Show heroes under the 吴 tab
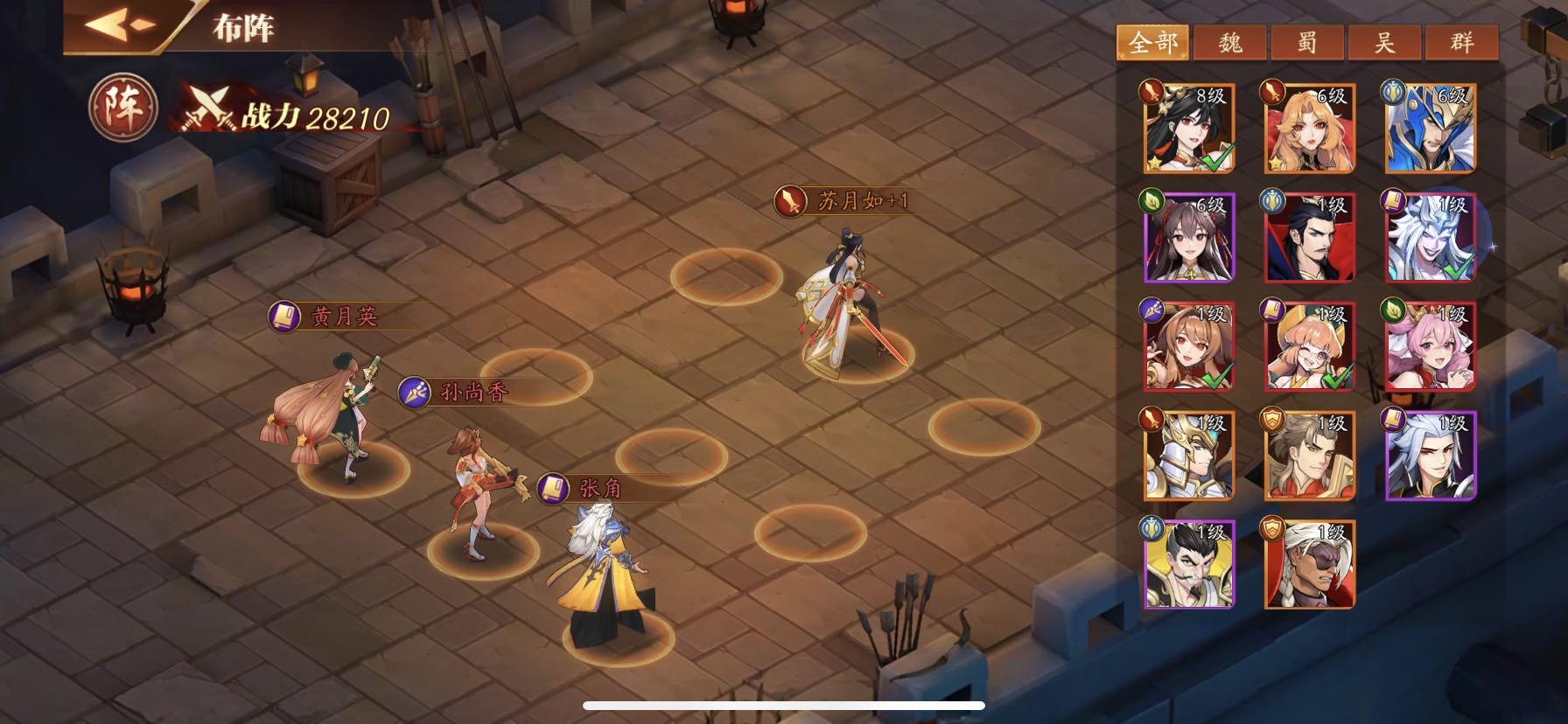Viewport: 1568px width, 724px height. click(1384, 42)
